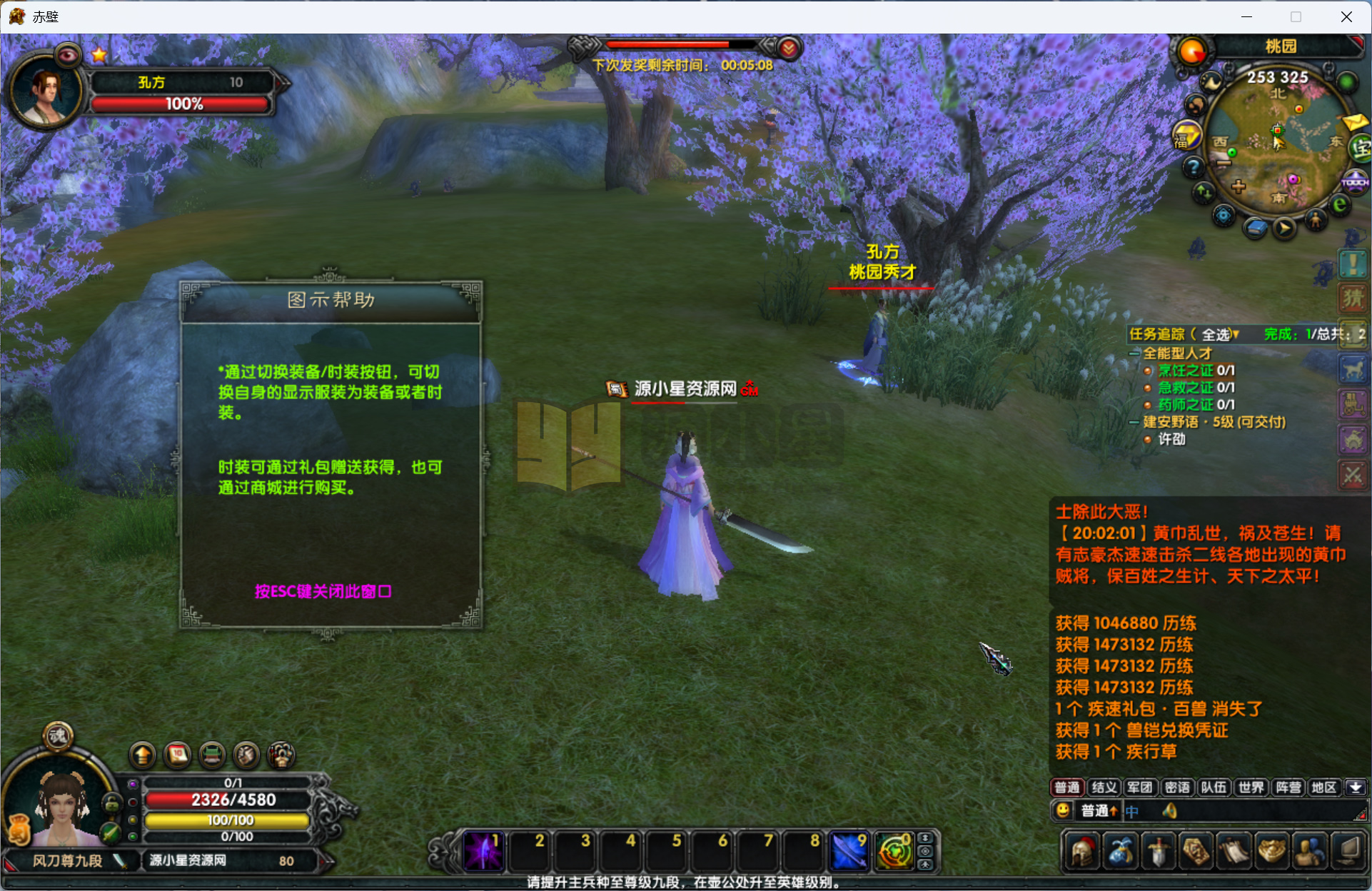This screenshot has width=1372, height=891.
Task: Zoom out the minimap with the minus button
Action: 1224,163
